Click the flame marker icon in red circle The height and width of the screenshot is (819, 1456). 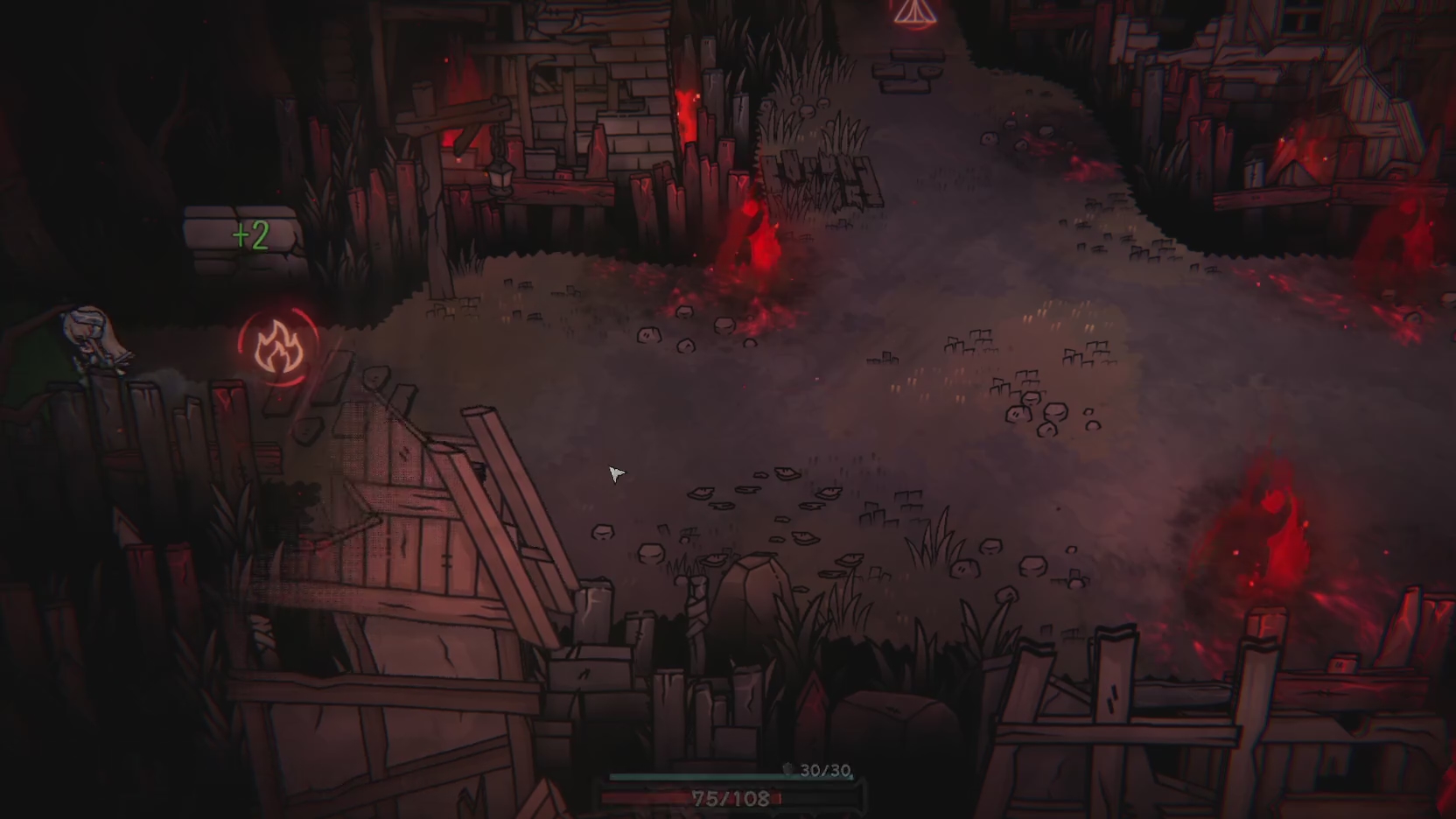point(278,347)
